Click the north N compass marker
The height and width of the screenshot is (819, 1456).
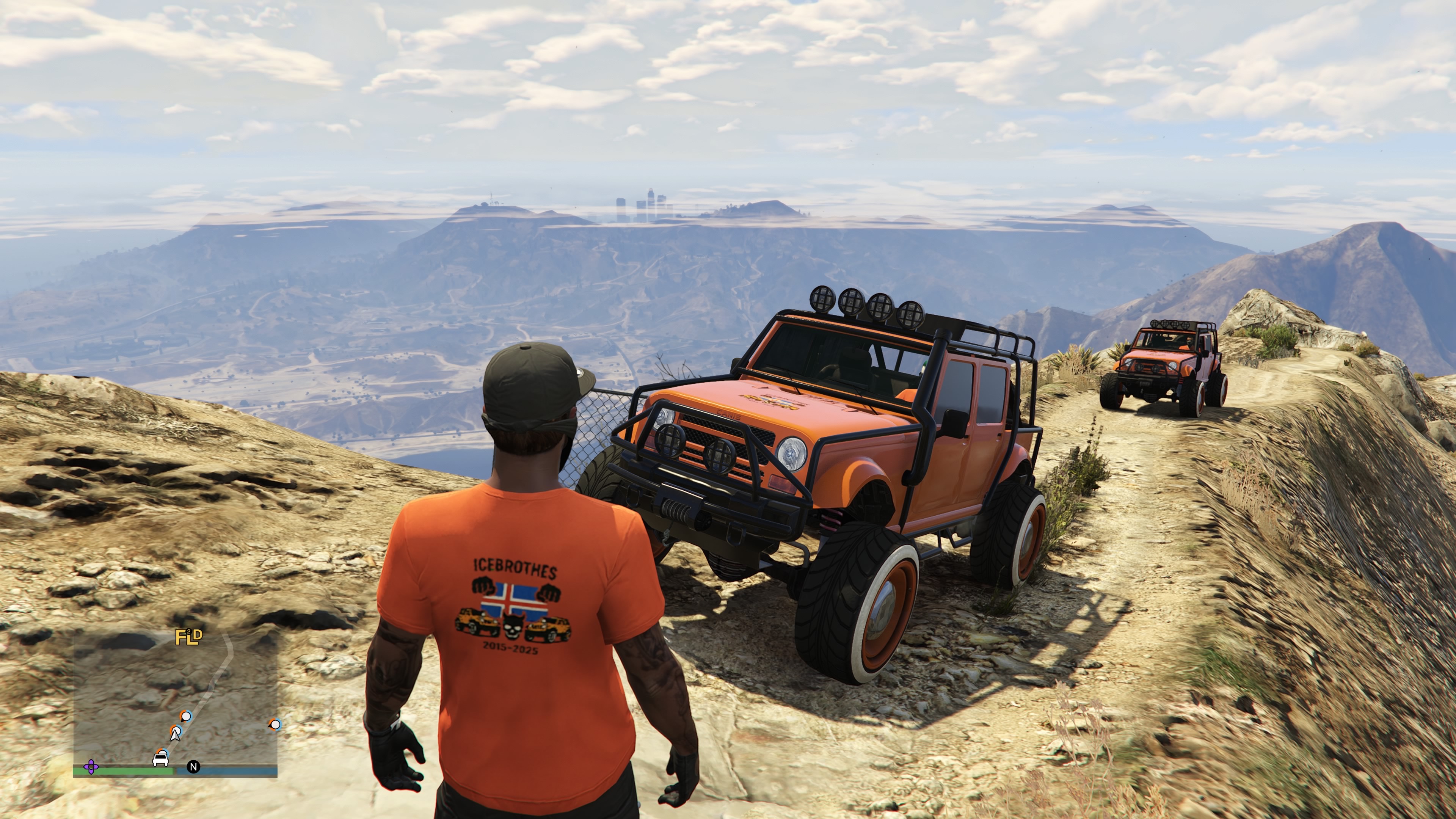(x=193, y=767)
